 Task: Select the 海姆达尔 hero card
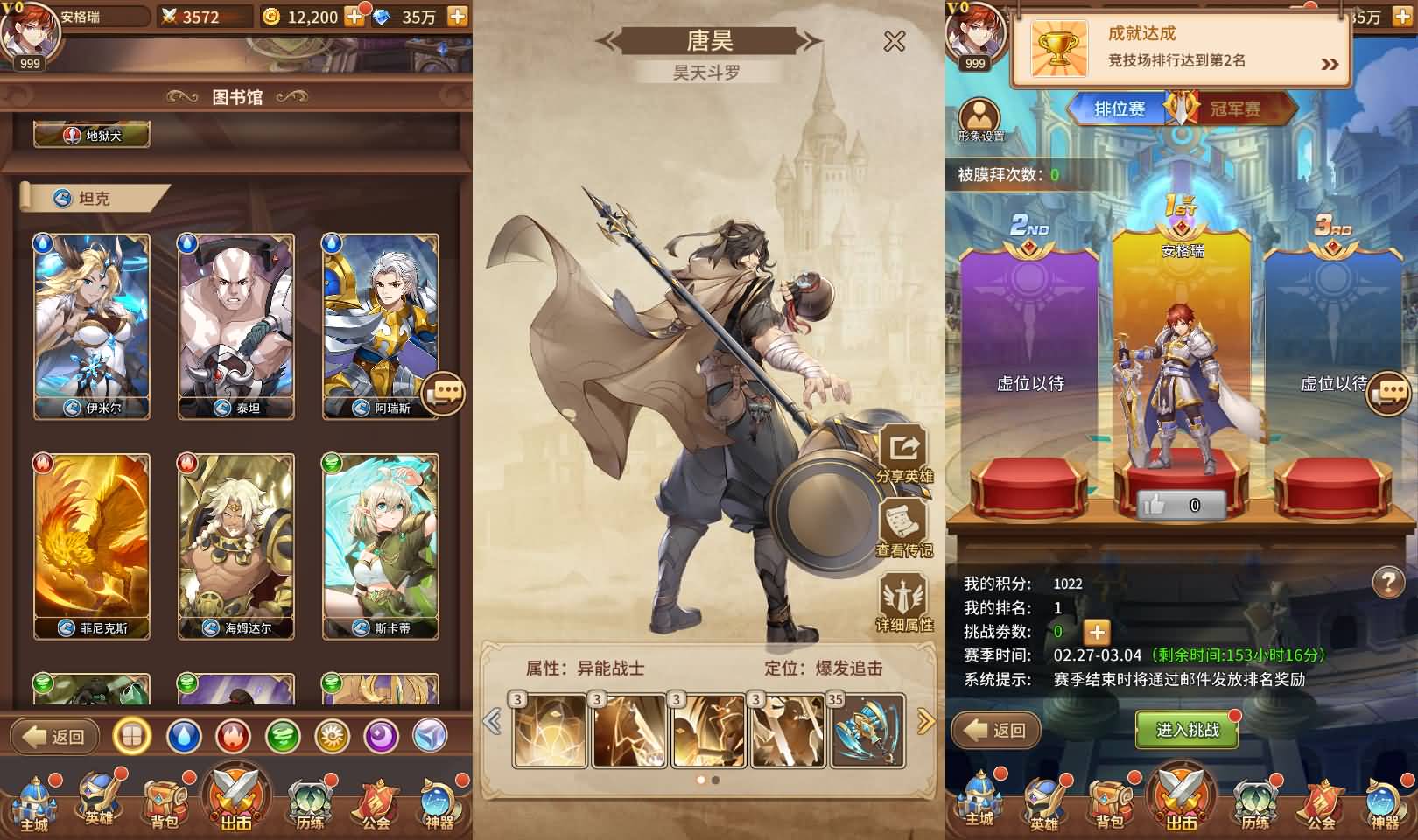click(x=236, y=545)
